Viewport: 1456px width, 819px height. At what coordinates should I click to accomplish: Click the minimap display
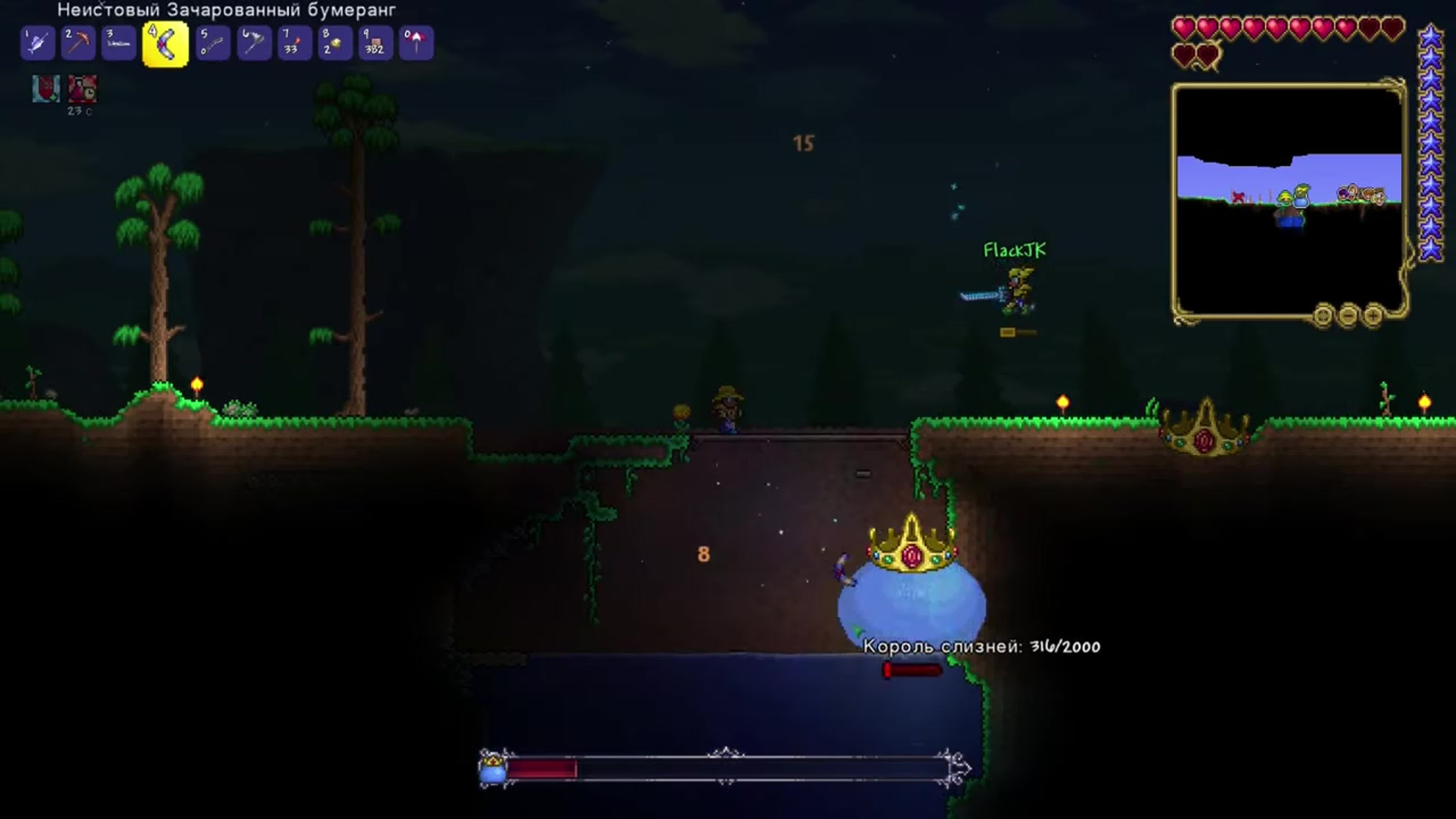tap(1289, 198)
